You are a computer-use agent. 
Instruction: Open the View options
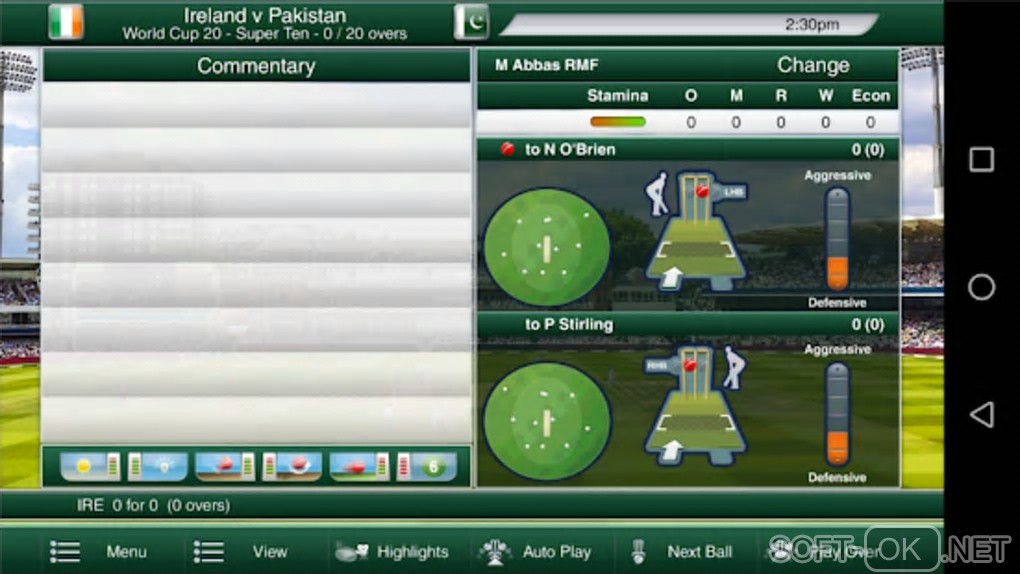click(242, 551)
